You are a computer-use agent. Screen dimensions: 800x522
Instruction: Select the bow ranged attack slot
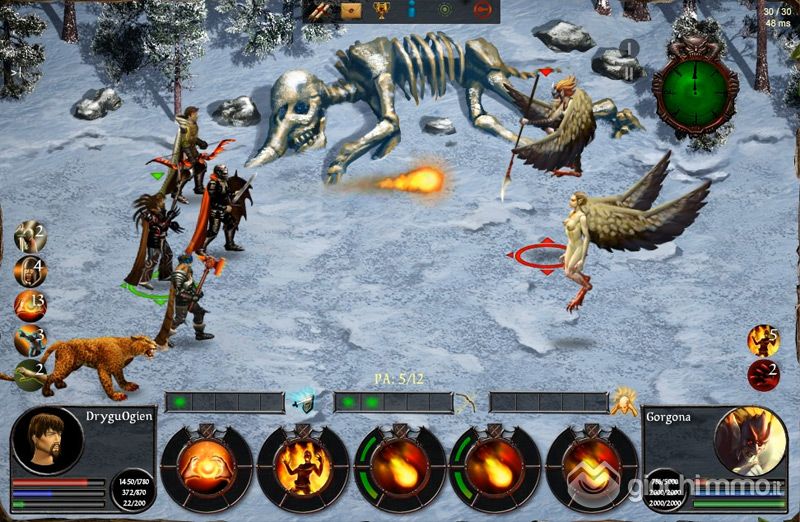click(x=464, y=402)
